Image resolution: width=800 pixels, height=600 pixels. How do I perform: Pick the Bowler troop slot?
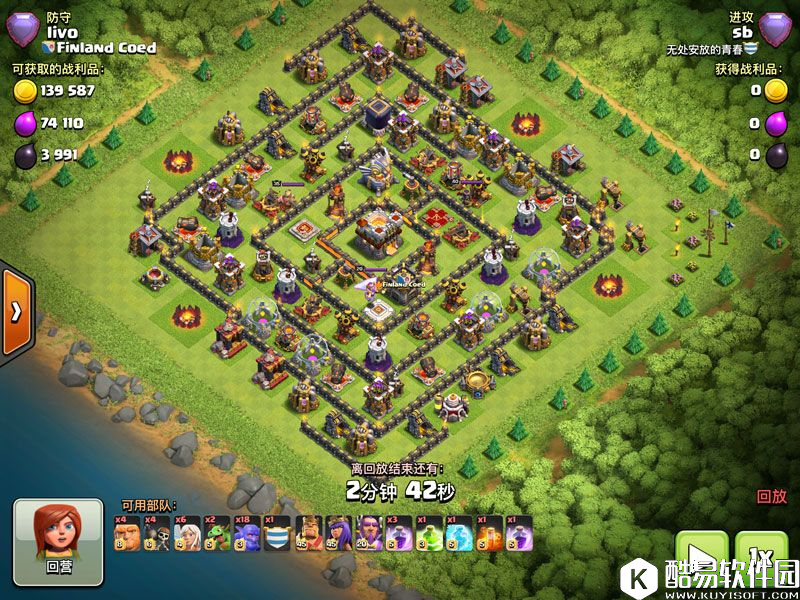[x=247, y=534]
